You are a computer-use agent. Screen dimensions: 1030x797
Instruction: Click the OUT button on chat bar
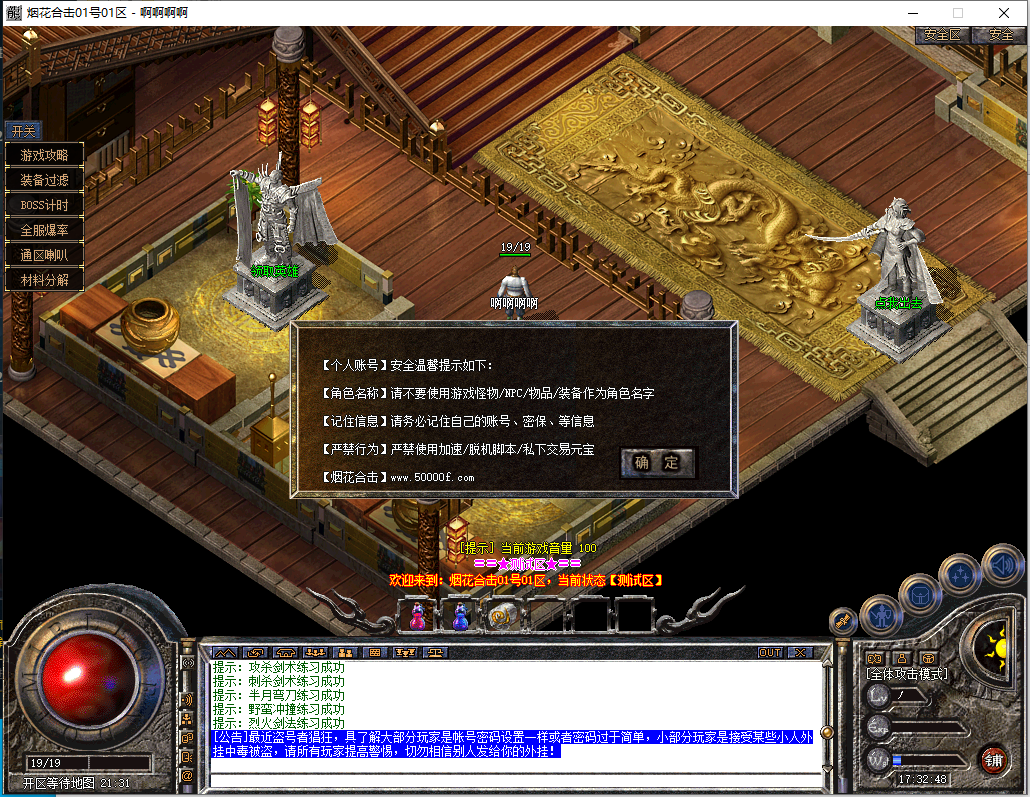point(769,653)
